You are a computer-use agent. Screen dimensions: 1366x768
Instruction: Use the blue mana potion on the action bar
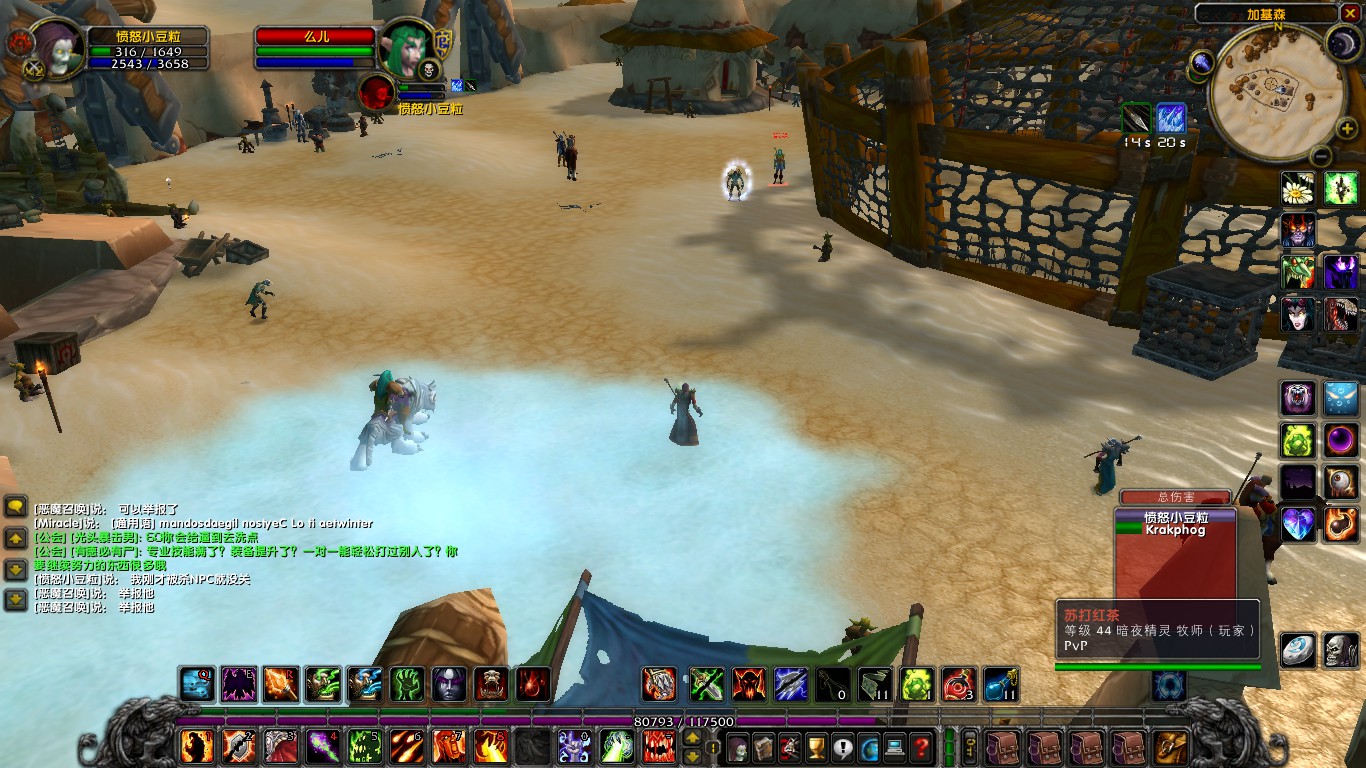999,685
